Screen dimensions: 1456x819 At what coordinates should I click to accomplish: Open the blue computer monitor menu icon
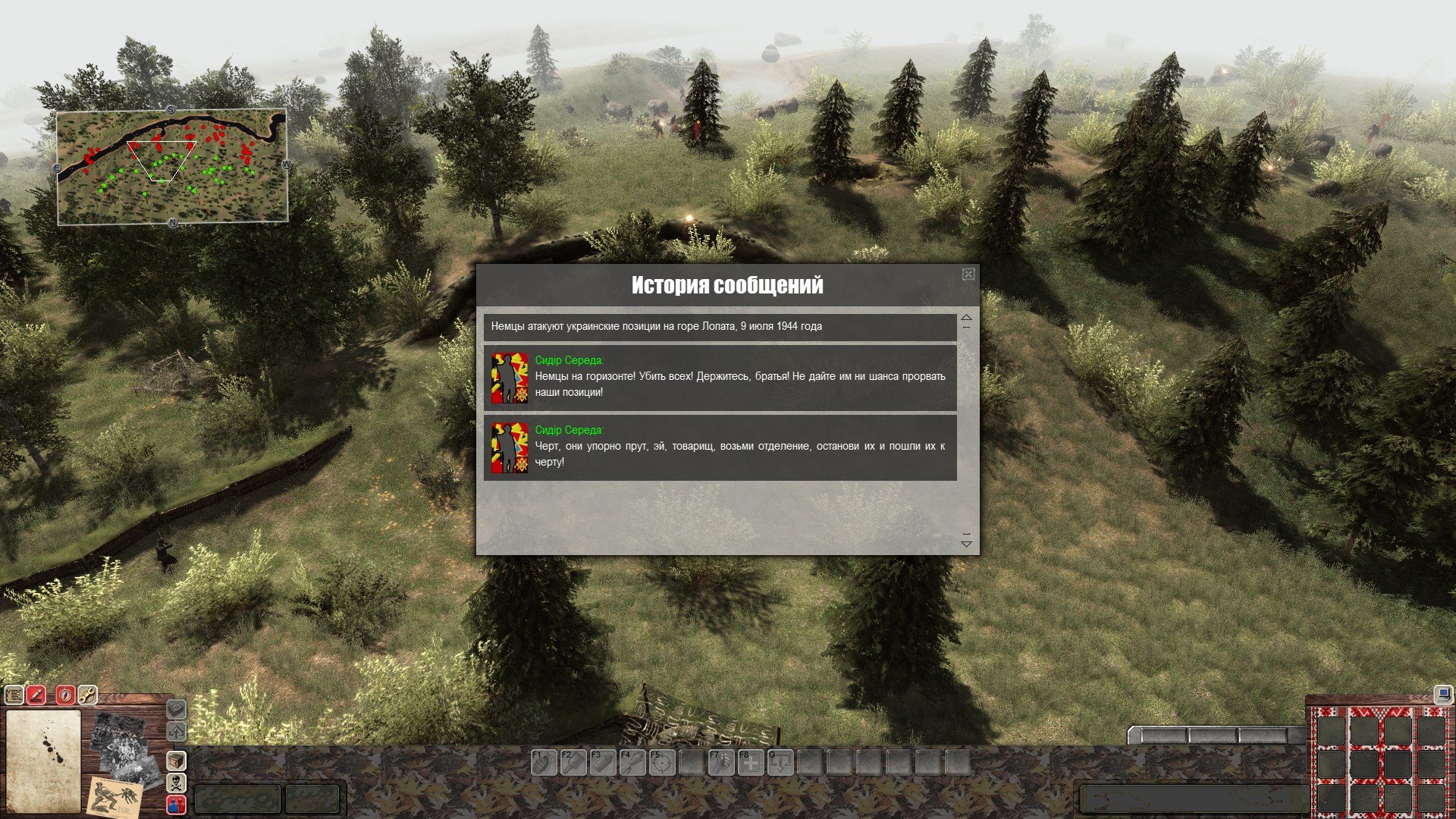[x=1442, y=694]
